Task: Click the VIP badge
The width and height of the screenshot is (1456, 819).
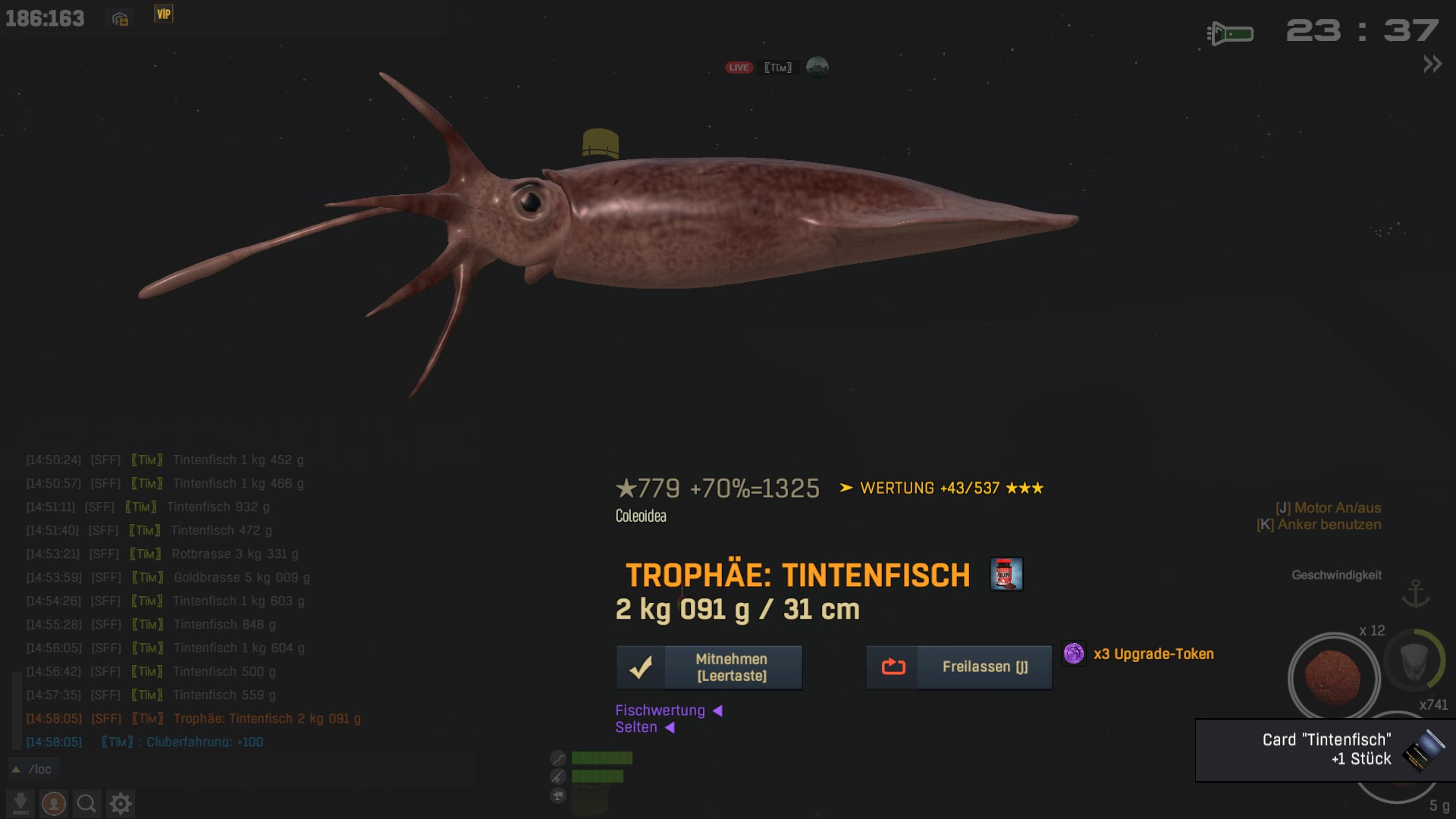Action: pyautogui.click(x=164, y=14)
